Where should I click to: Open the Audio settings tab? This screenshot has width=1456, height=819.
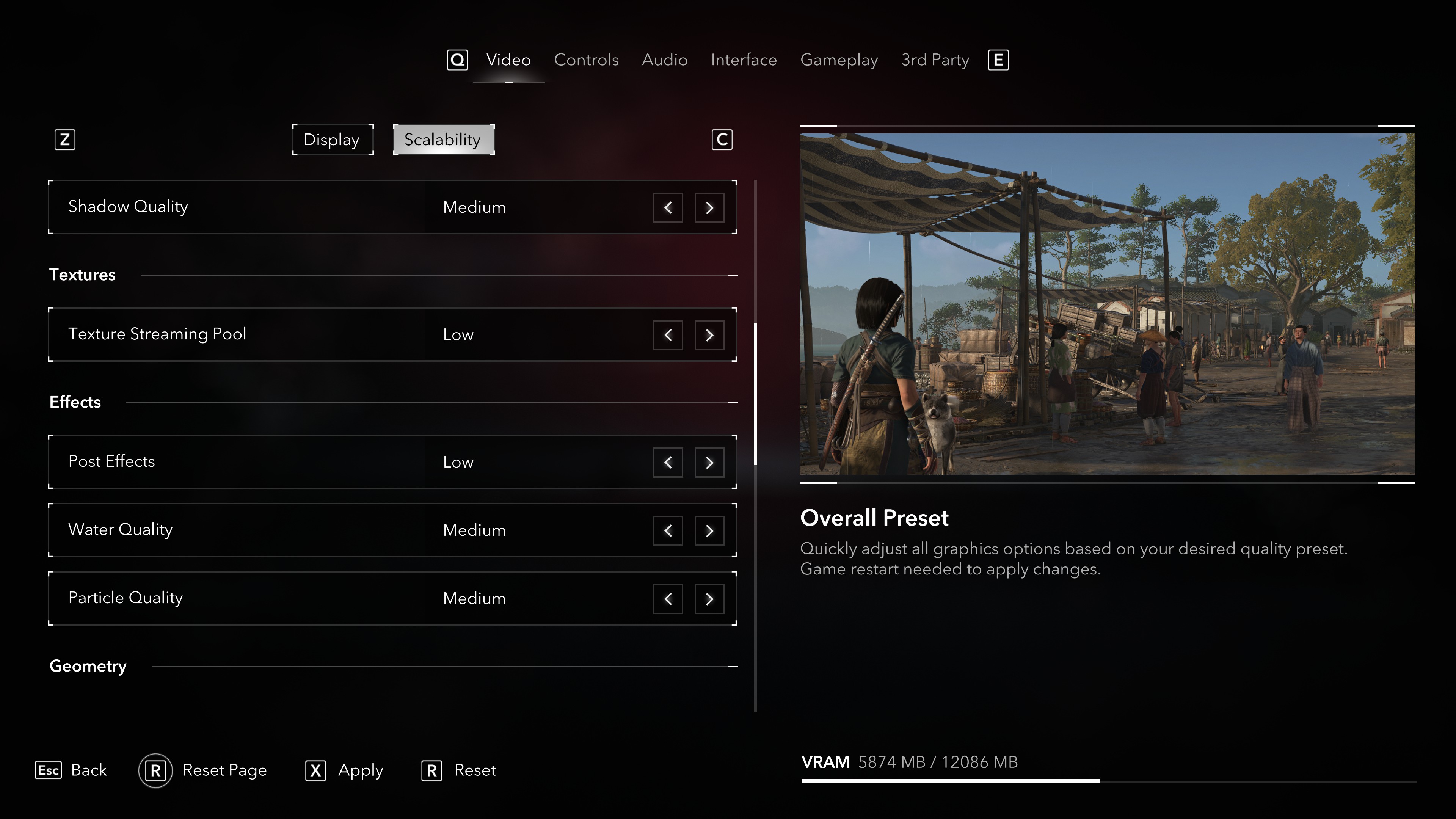[664, 60]
